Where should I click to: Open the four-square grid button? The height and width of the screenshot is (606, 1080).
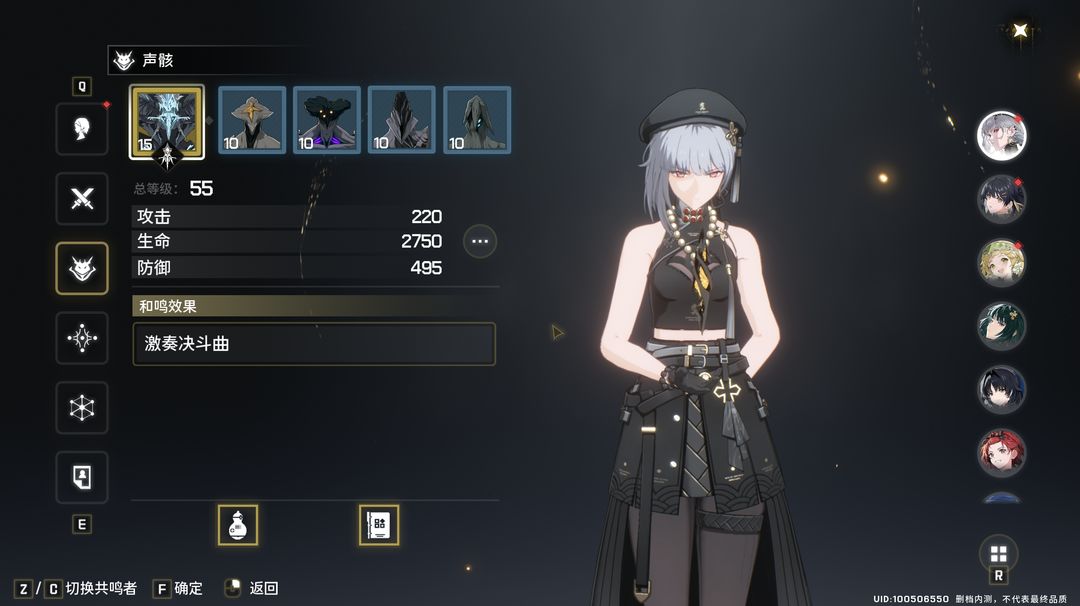[998, 554]
